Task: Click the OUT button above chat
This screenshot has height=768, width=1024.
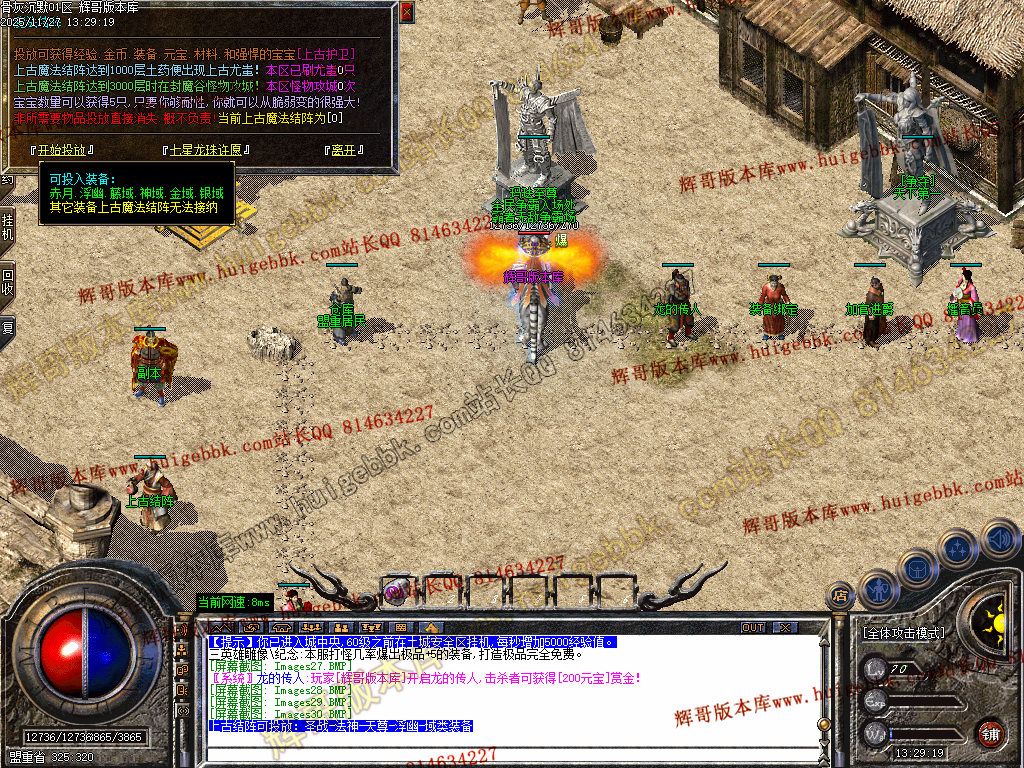Action: point(753,627)
